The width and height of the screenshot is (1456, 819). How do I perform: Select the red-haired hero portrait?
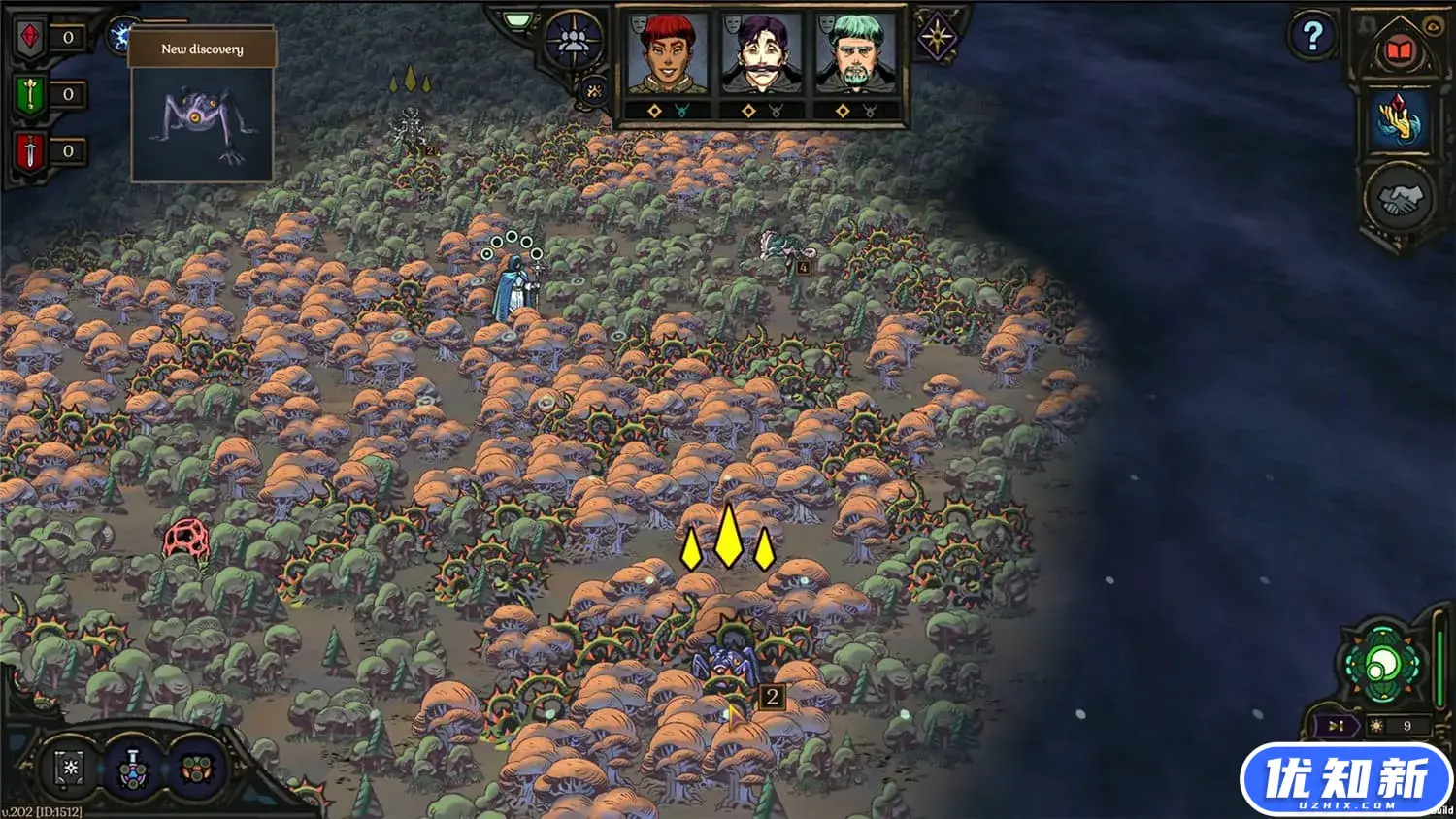pyautogui.click(x=667, y=55)
